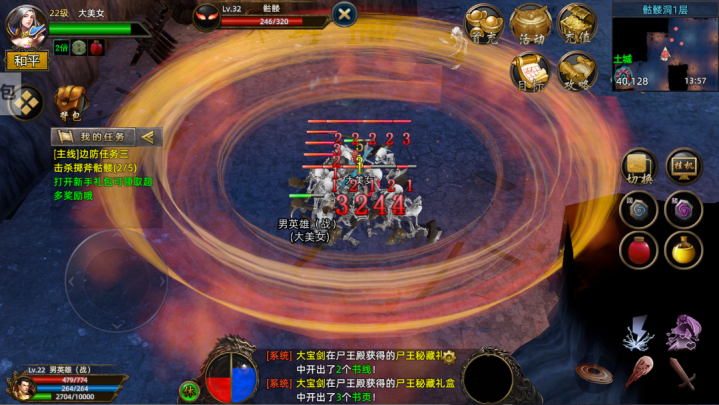
Task: Use the red health potion
Action: click(x=639, y=249)
